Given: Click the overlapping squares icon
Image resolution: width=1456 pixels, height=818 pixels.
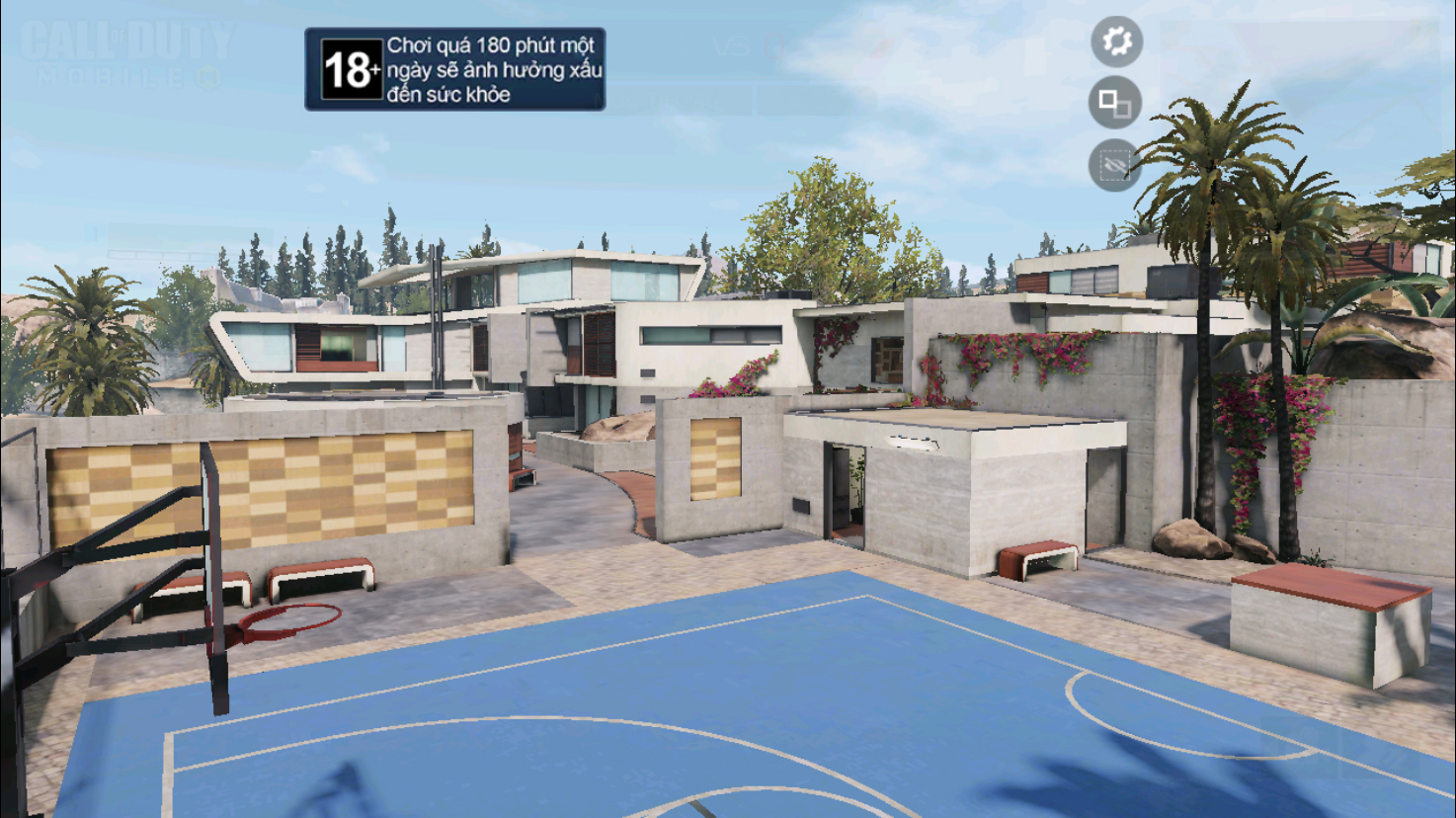Looking at the screenshot, I should 1115,103.
